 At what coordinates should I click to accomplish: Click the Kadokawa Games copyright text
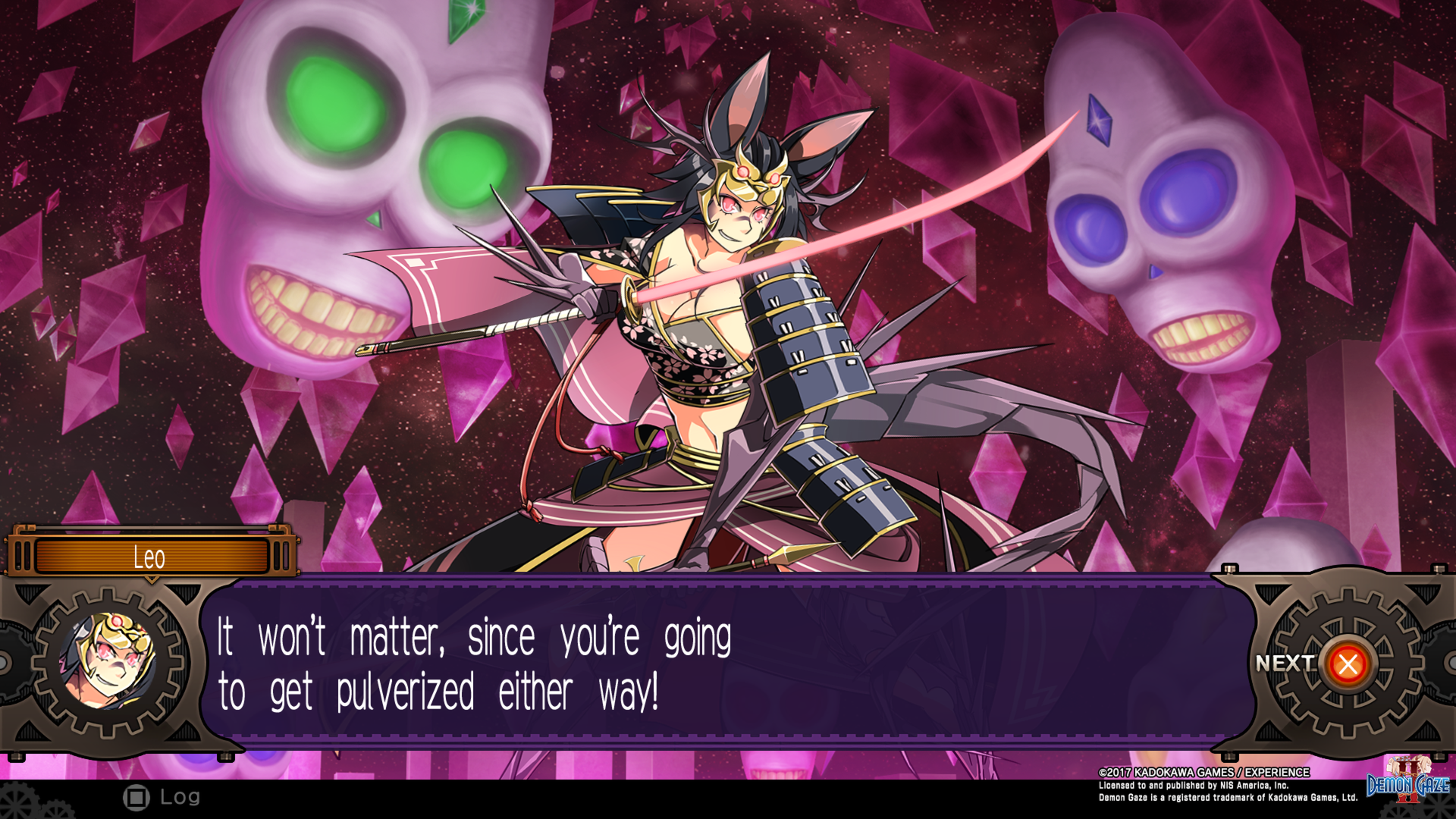1203,772
